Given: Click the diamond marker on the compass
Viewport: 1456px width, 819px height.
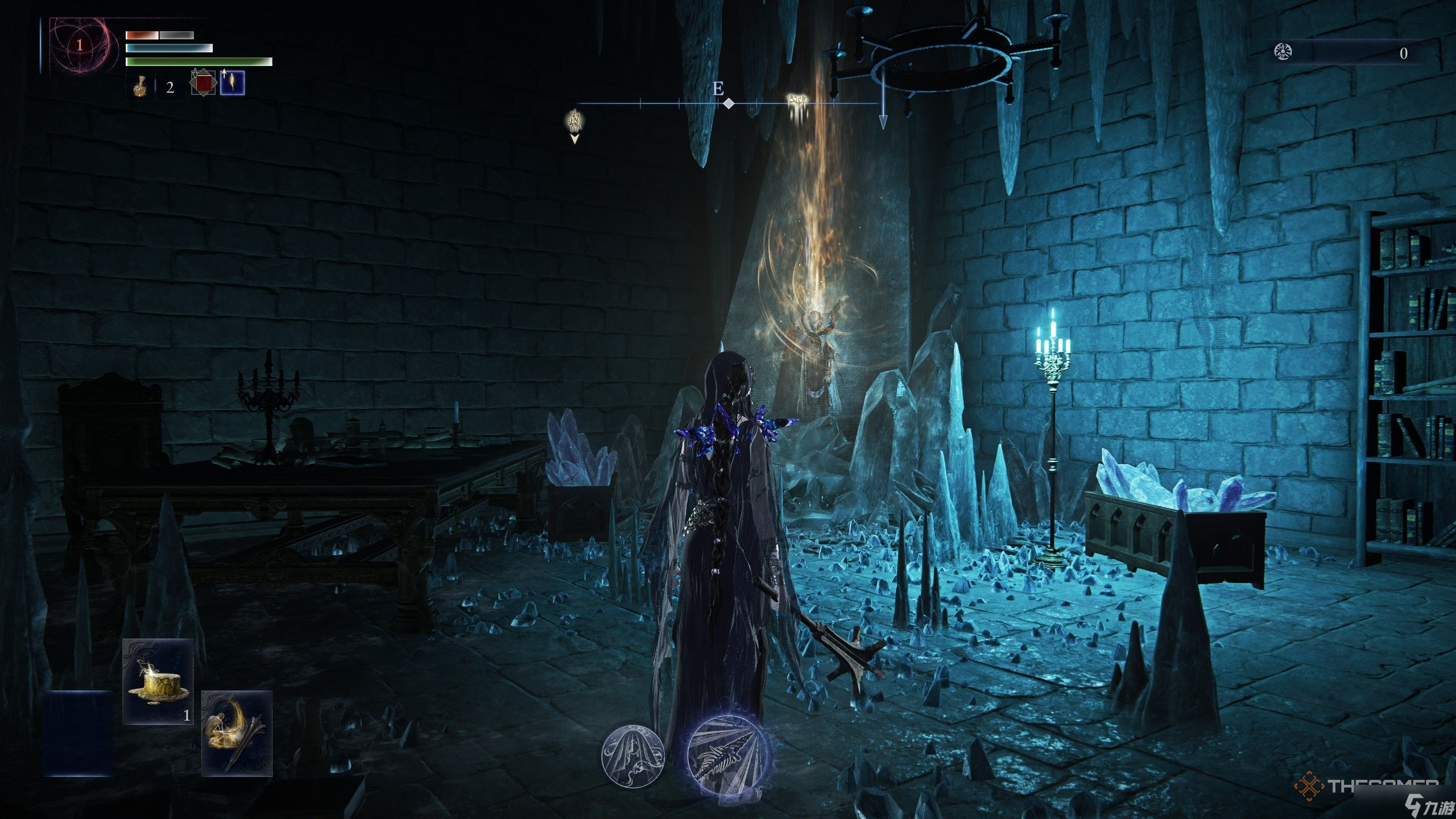Looking at the screenshot, I should click(x=729, y=104).
